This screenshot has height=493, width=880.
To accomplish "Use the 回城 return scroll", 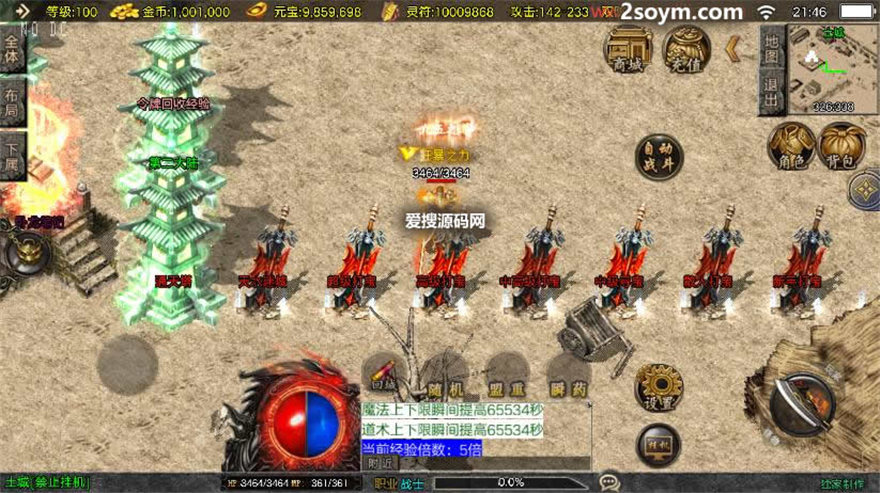I will [x=385, y=373].
